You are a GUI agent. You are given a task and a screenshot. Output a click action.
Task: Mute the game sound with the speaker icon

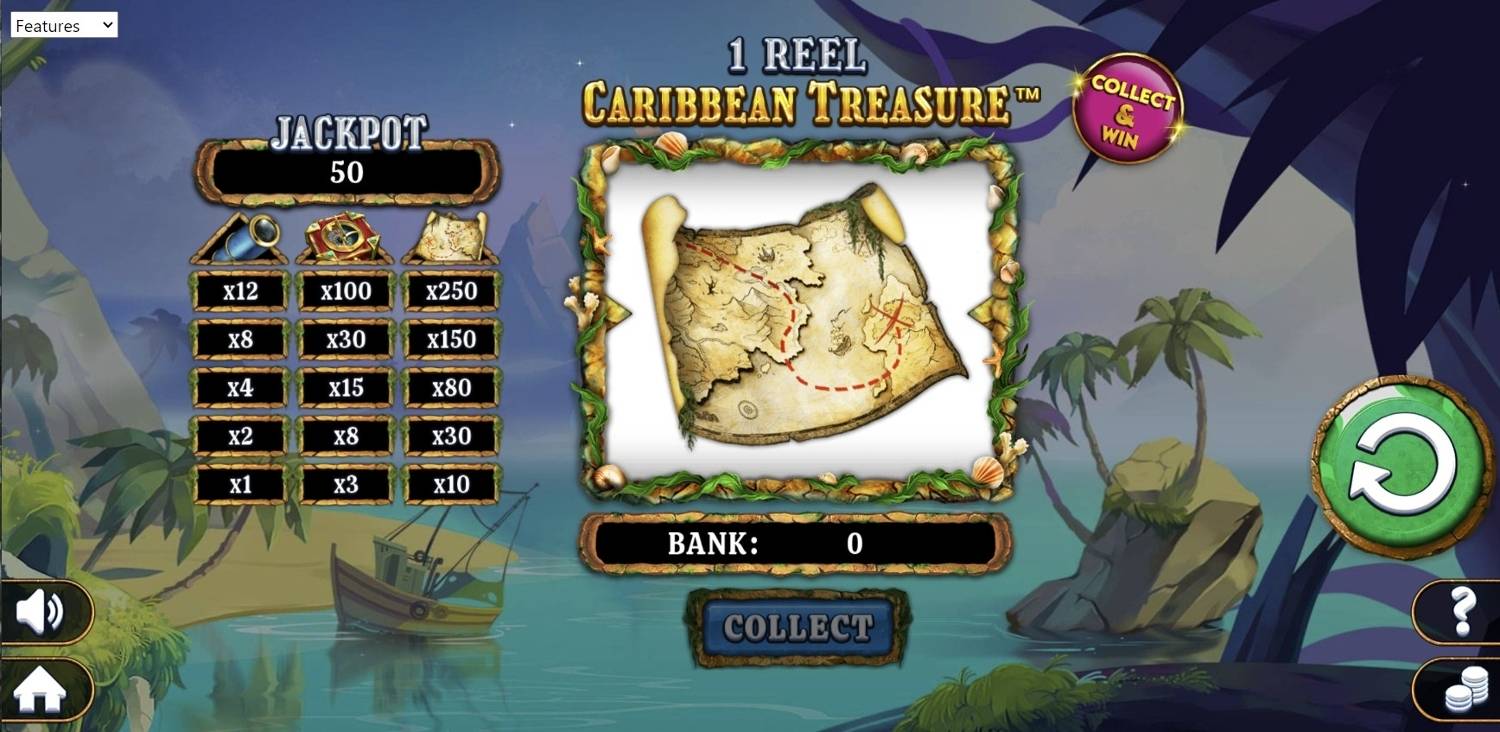coord(42,612)
